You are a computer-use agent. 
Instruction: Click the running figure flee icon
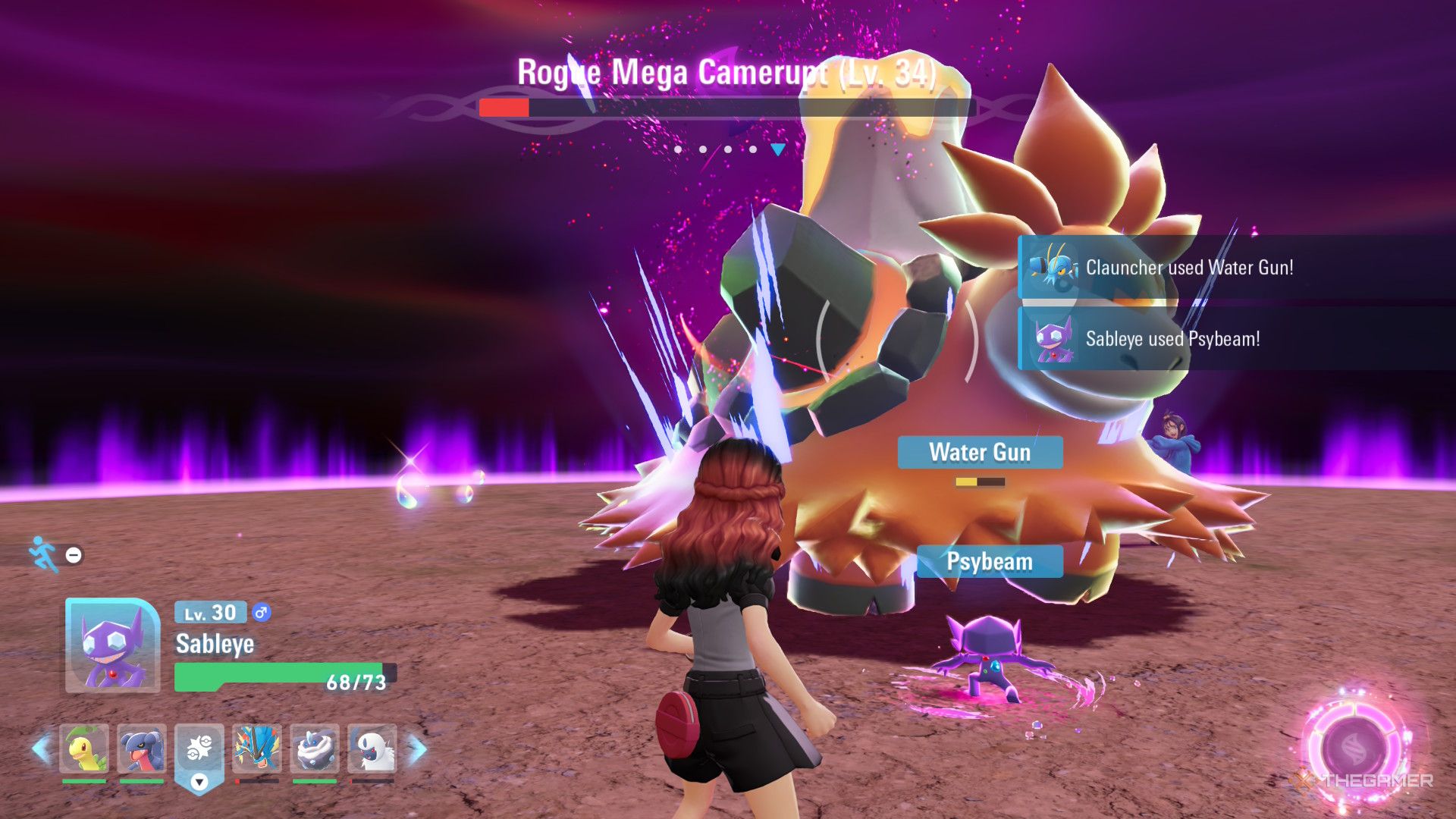pos(44,554)
